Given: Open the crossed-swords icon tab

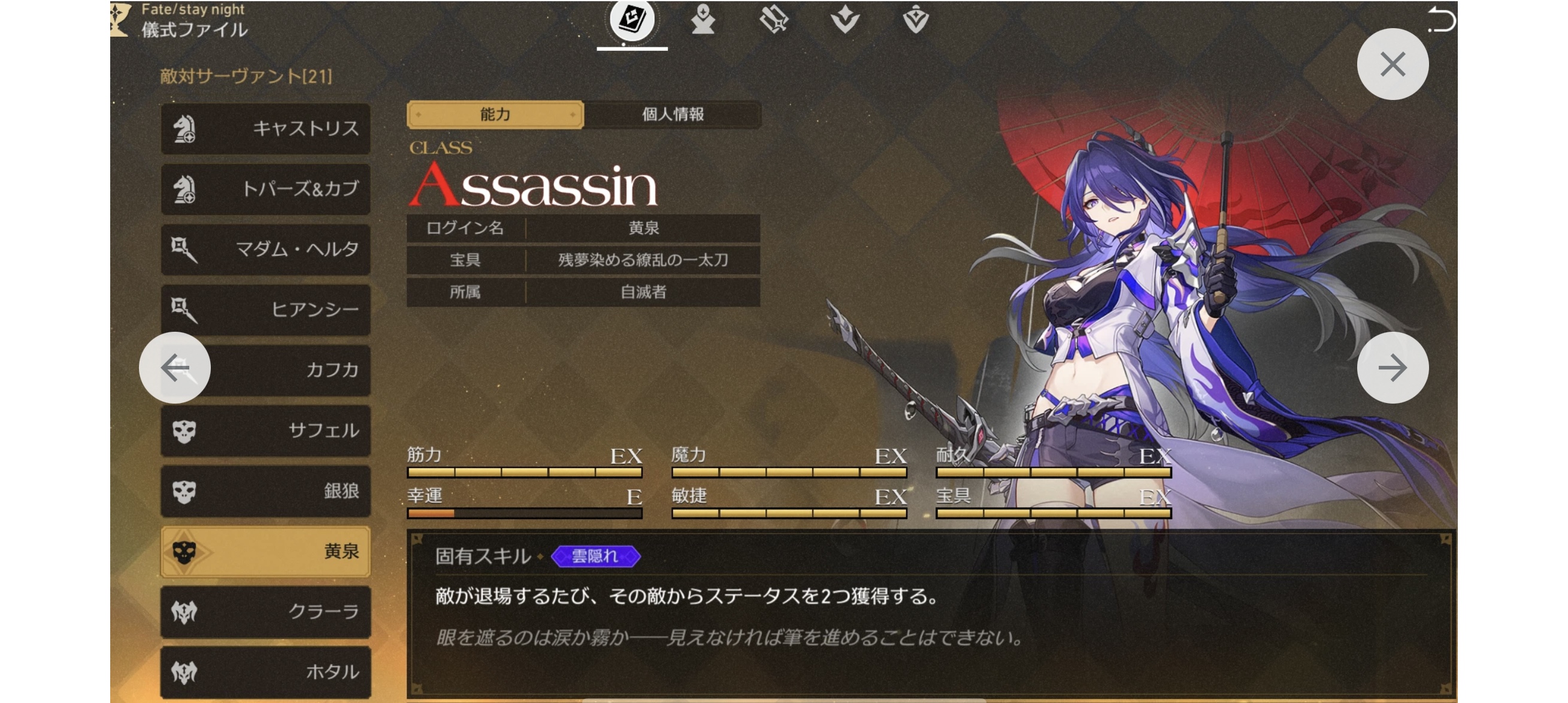Looking at the screenshot, I should click(774, 20).
